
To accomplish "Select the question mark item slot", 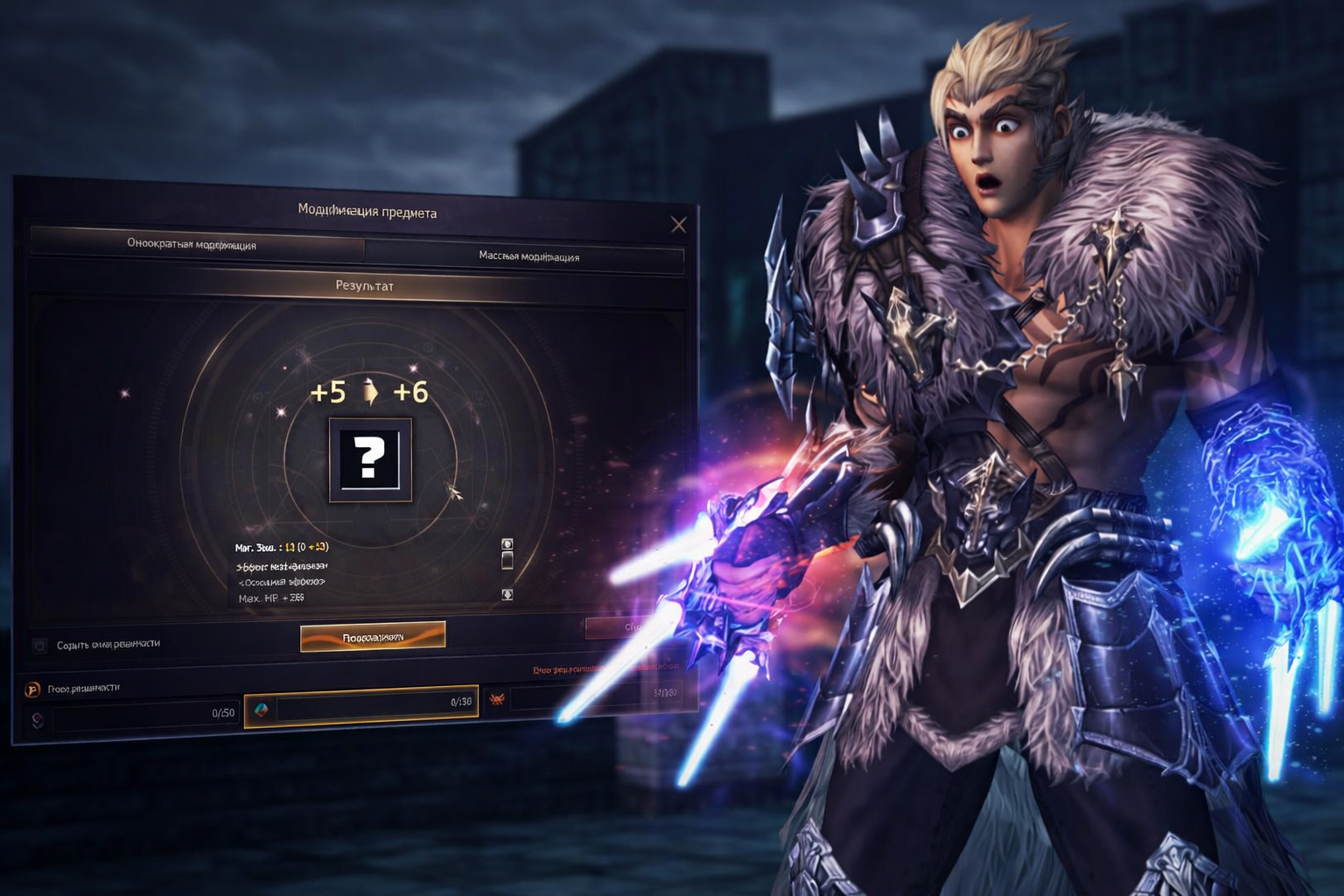I will point(369,459).
